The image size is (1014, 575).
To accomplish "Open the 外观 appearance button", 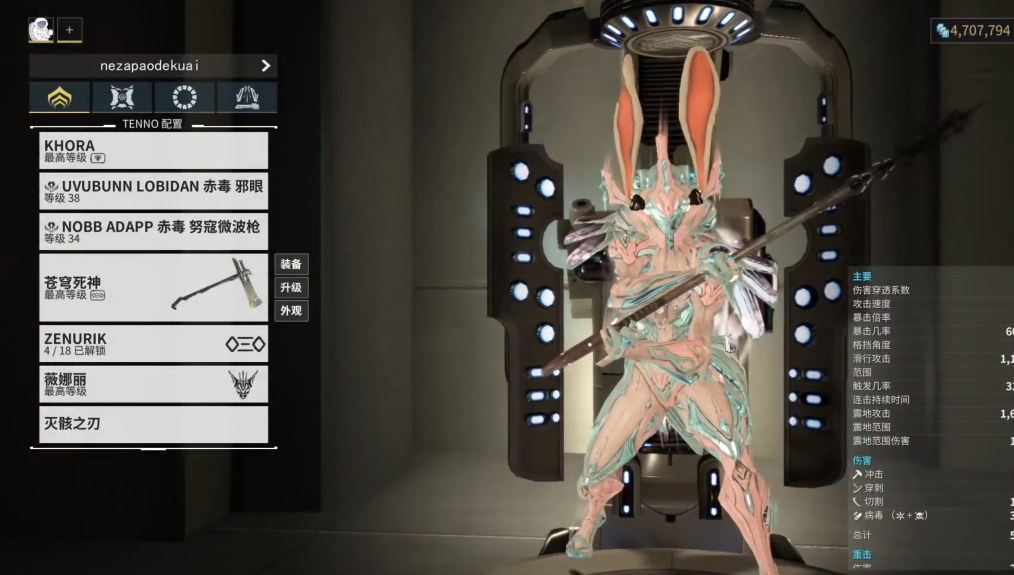I will 291,311.
